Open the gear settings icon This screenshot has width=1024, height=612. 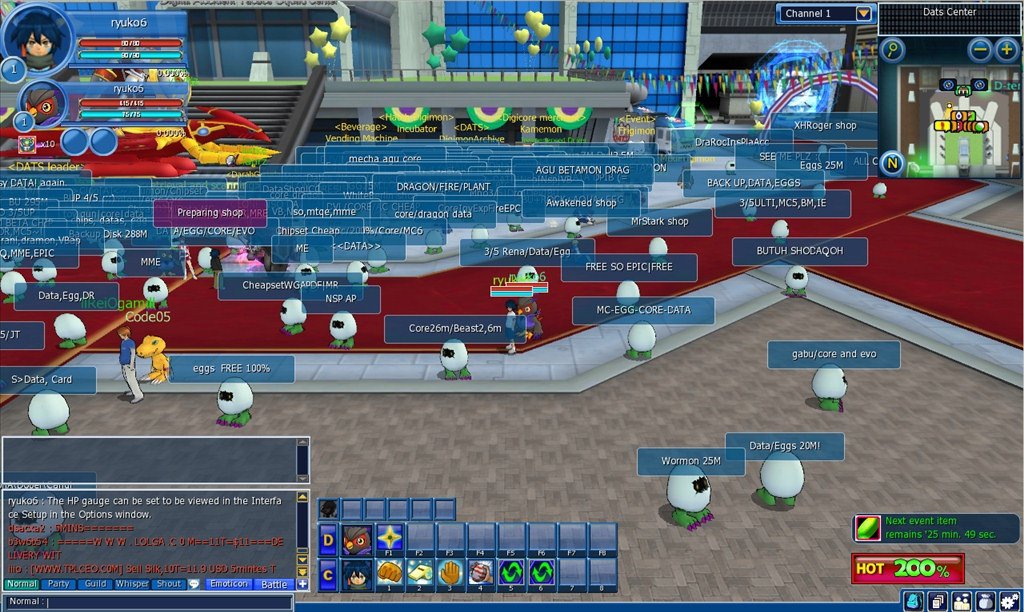click(1010, 601)
